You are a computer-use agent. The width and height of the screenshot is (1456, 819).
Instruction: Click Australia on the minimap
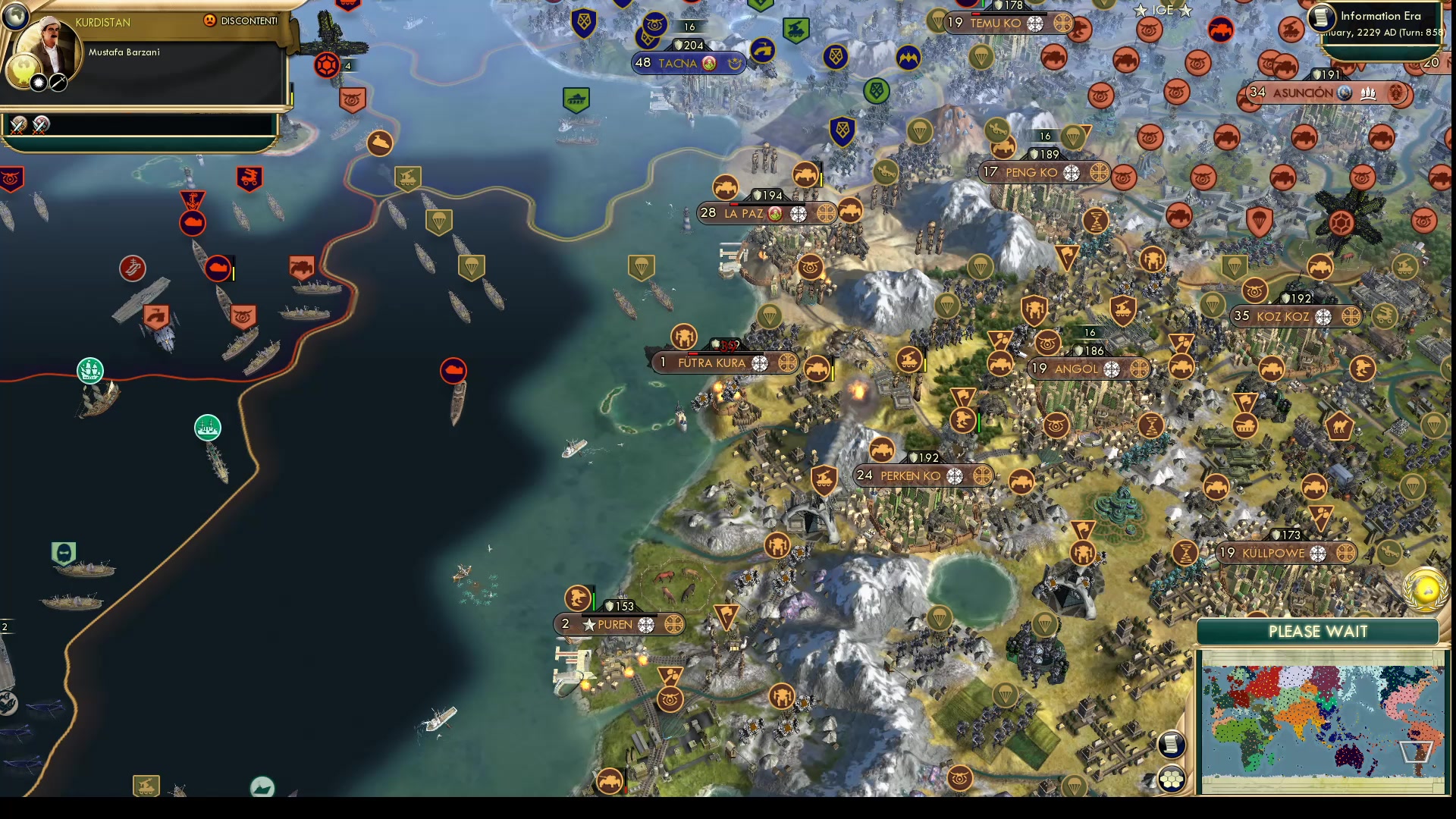point(1348,758)
